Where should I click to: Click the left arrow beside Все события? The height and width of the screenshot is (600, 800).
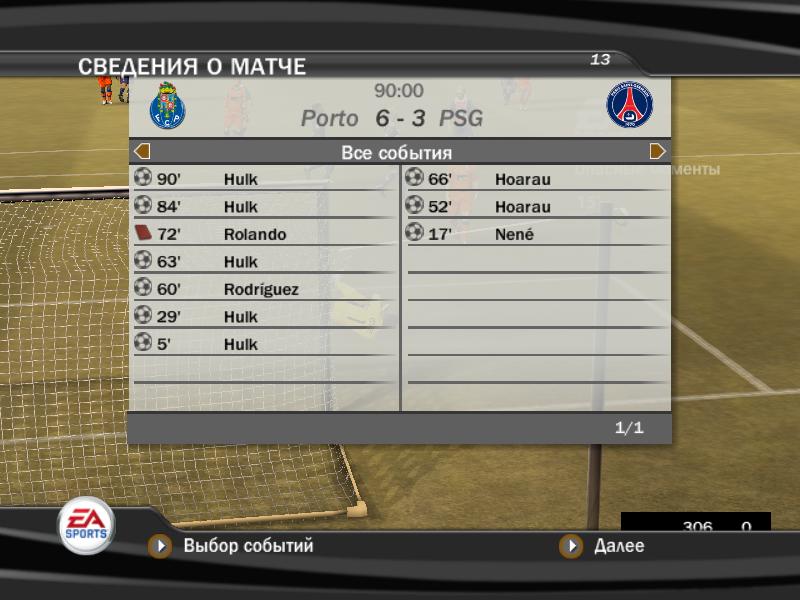[142, 152]
